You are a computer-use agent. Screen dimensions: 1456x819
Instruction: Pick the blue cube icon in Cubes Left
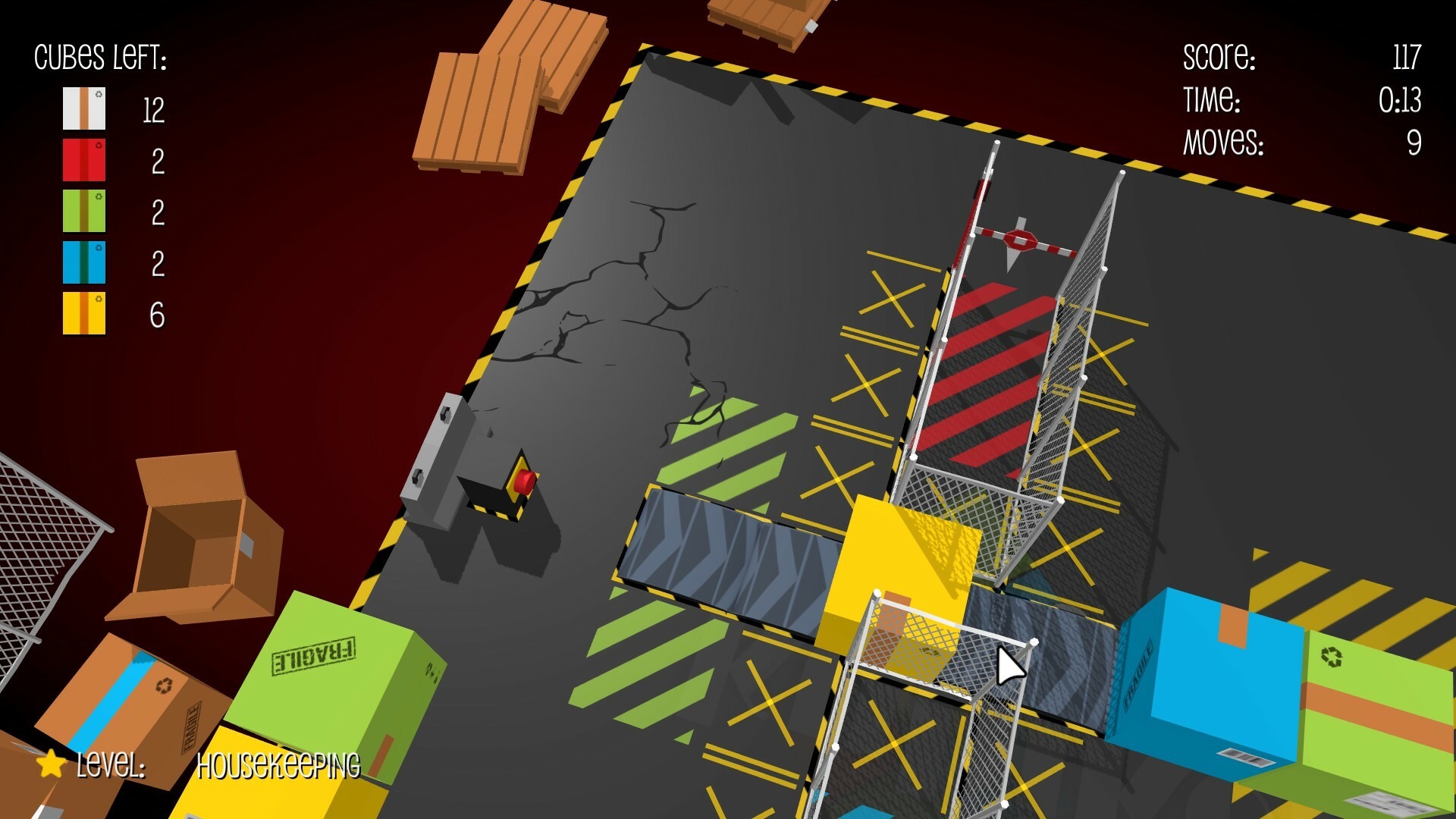[x=83, y=262]
